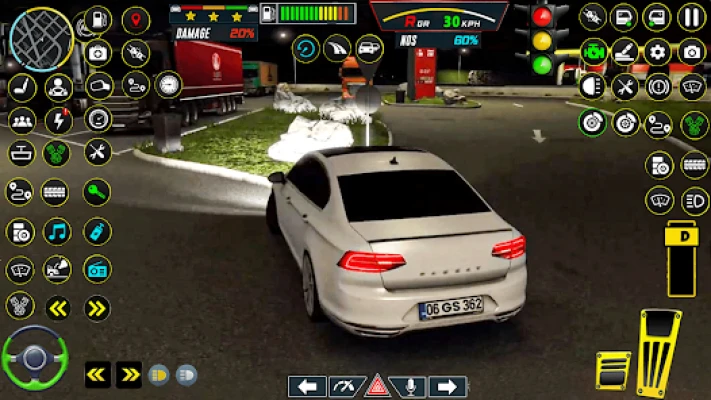This screenshot has width=711, height=400.
Task: Tap the circular minimap
Action: pyautogui.click(x=41, y=39)
